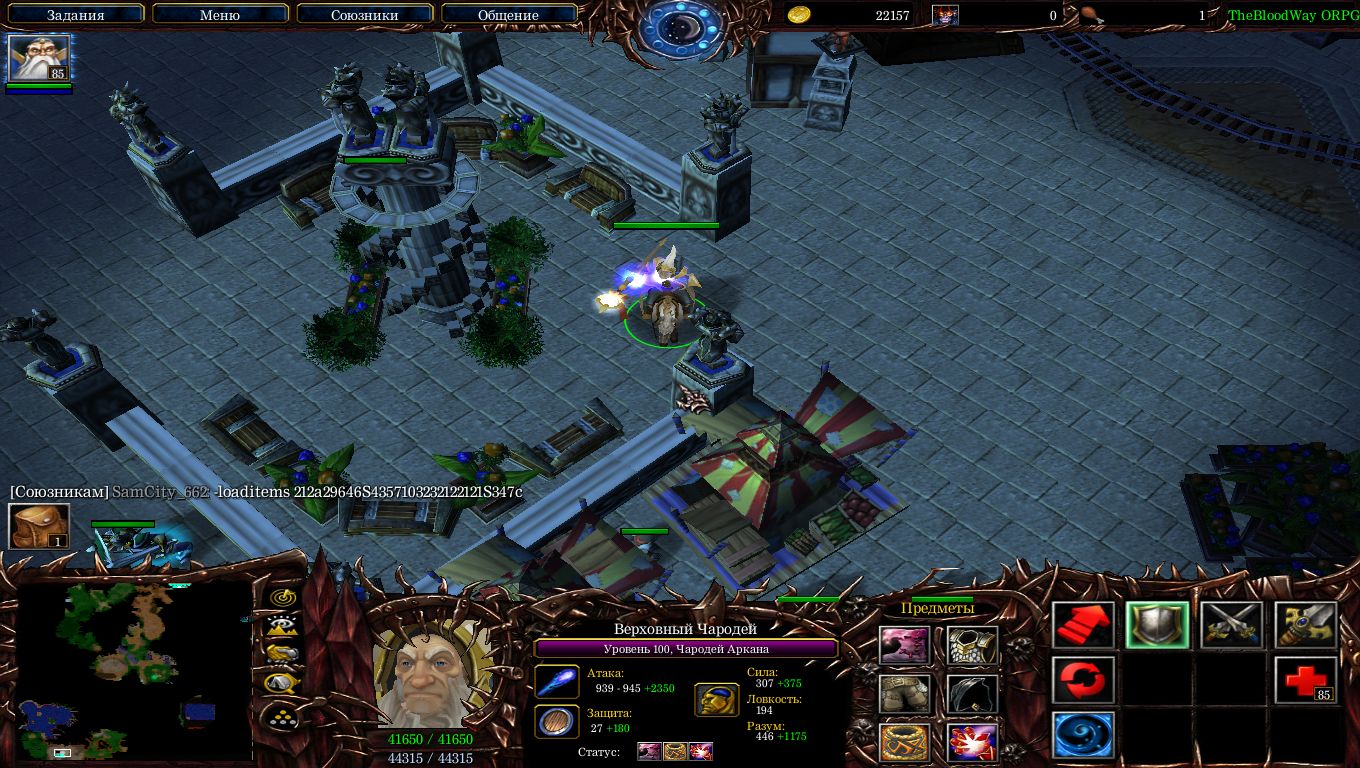
Task: Activate the red arrow Move command
Action: [1083, 626]
